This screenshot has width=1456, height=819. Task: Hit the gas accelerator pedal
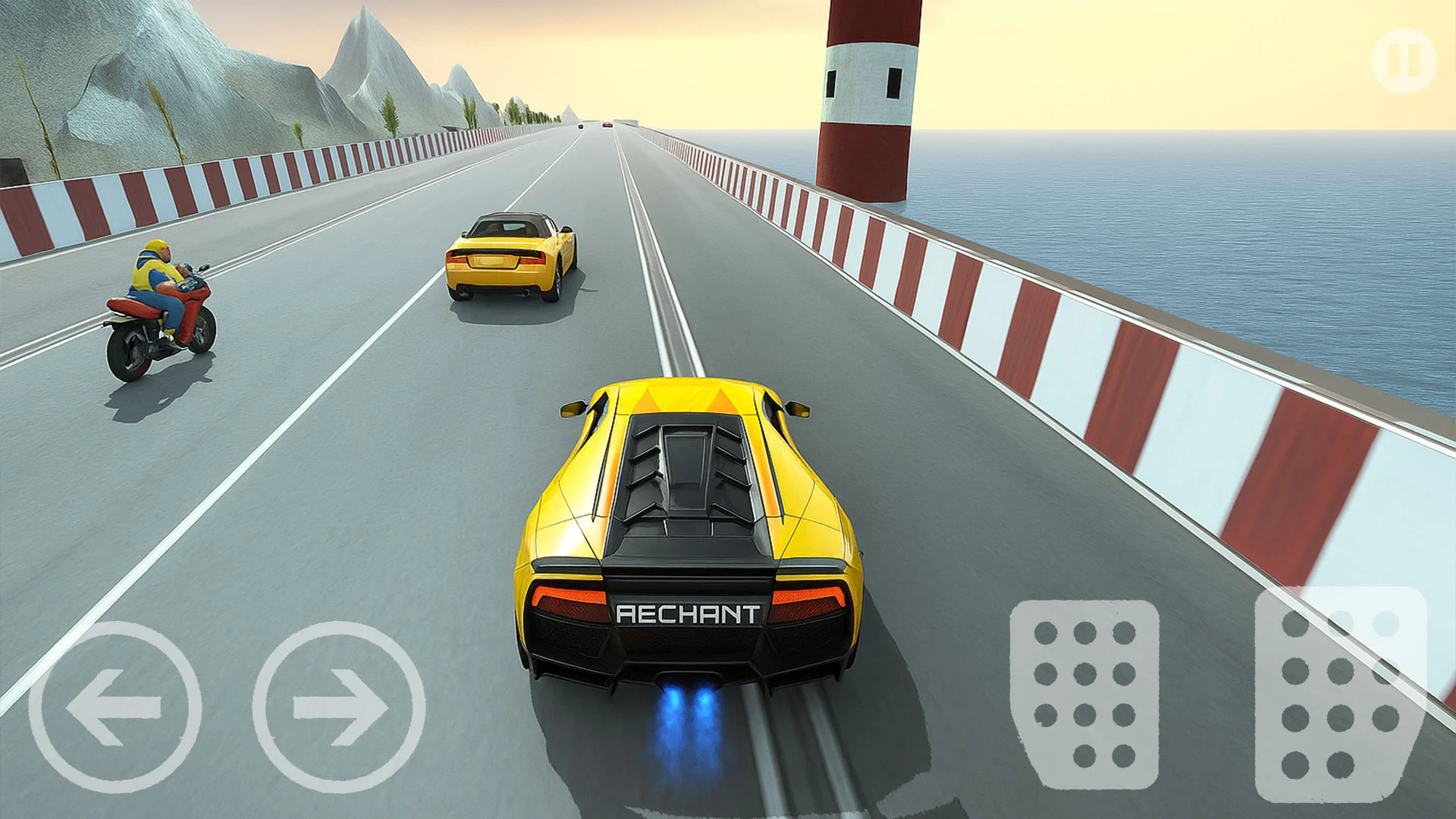pyautogui.click(x=1340, y=694)
